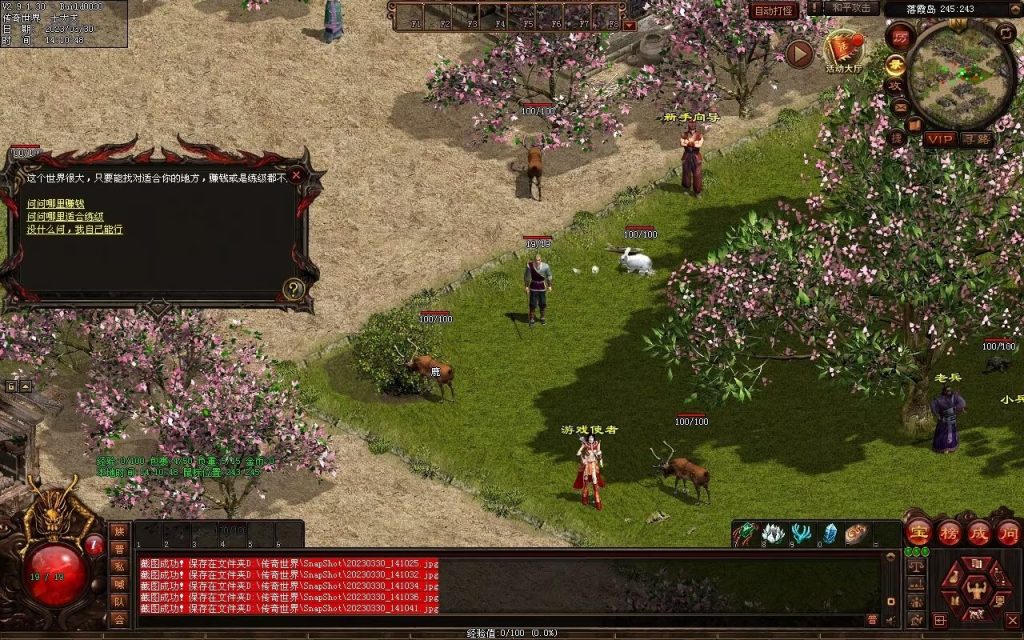Select reply 没什么问，我自己能行
Screen dimensions: 1024x640
click(x=75, y=229)
